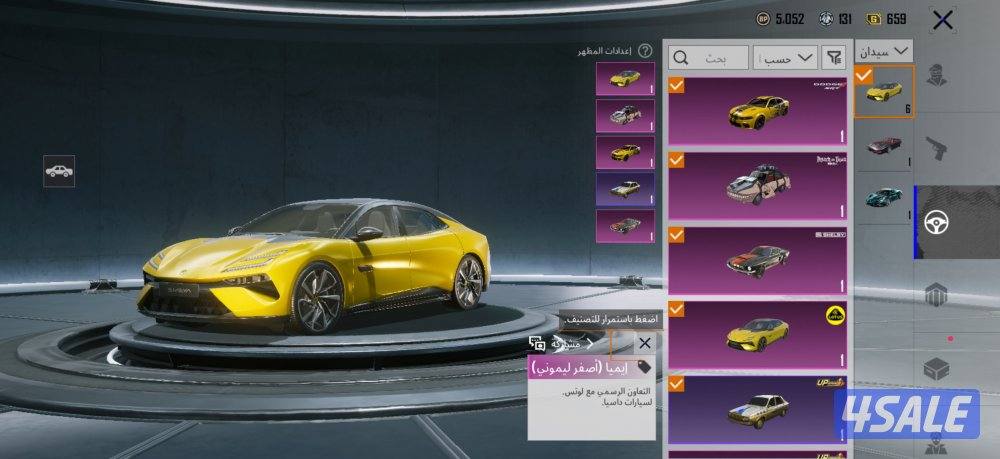The height and width of the screenshot is (459, 1000).
Task: Select the yellow Dodge skin card
Action: pyautogui.click(x=758, y=111)
